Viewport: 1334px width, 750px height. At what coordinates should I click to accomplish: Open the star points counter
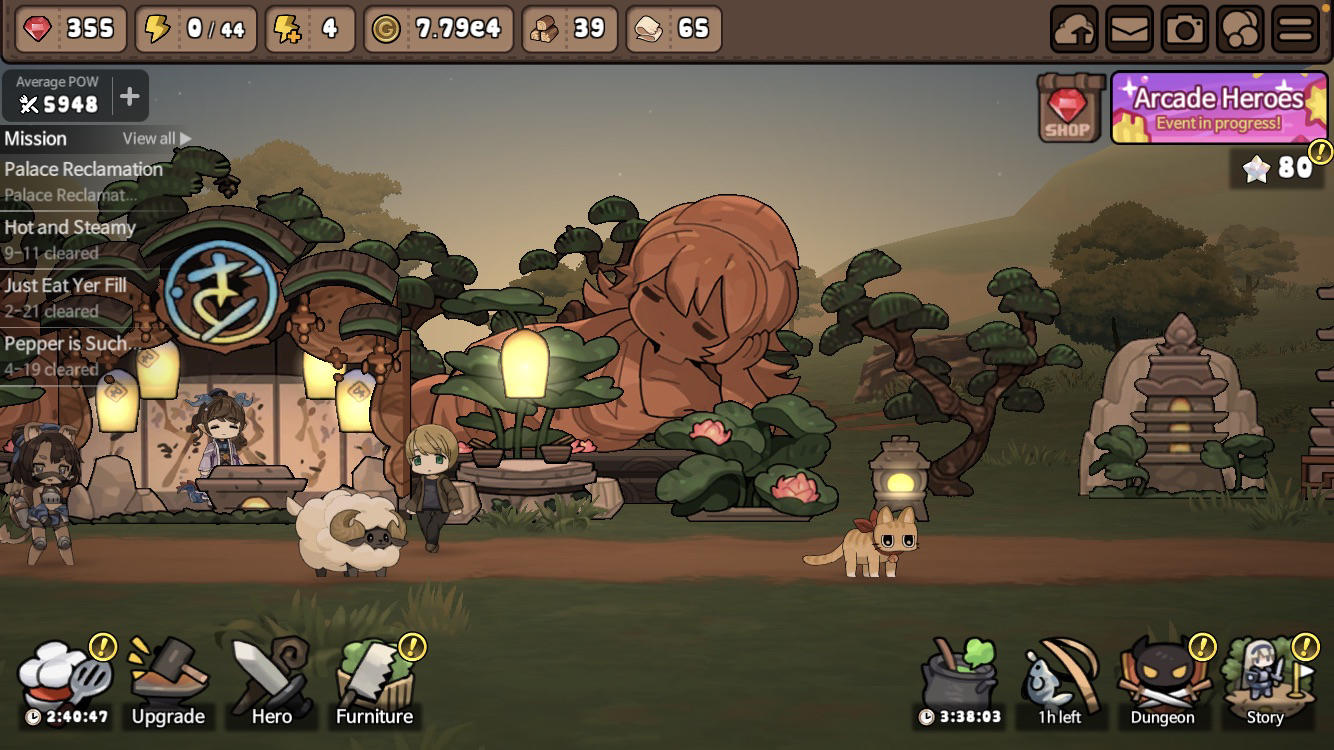tap(1280, 168)
